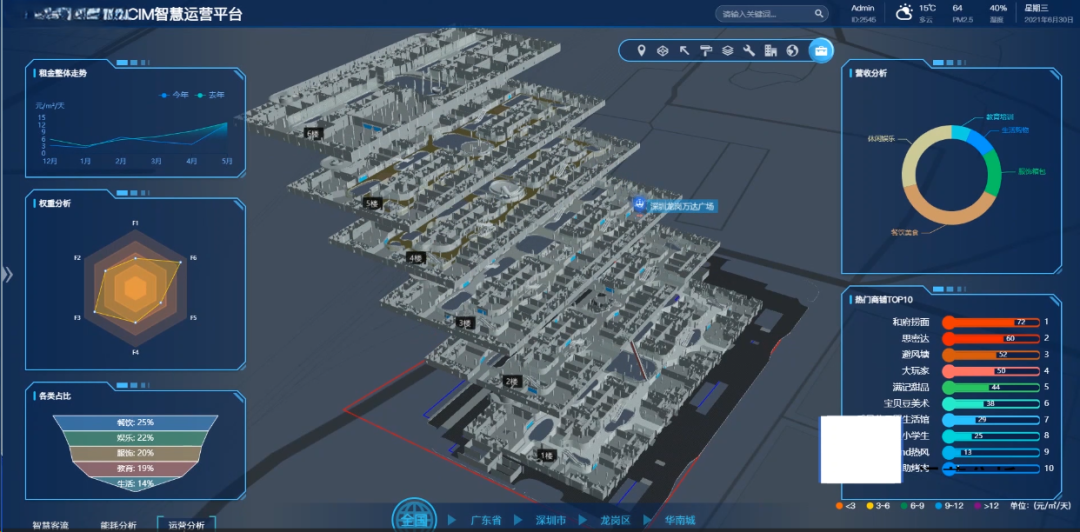The height and width of the screenshot is (532, 1080).
Task: Select the building icon tool
Action: click(x=771, y=50)
